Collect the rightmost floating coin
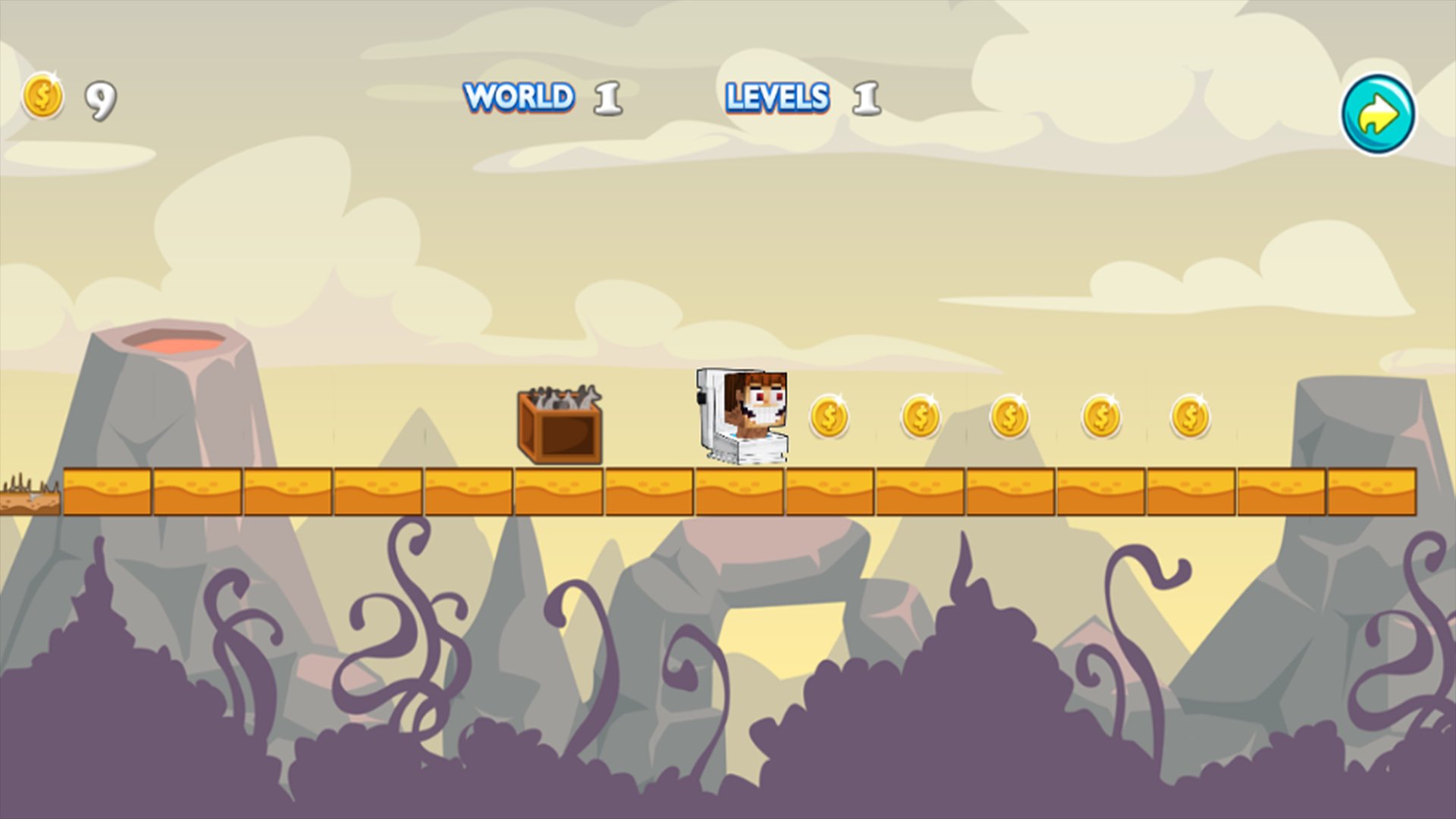Image resolution: width=1456 pixels, height=819 pixels. 1188,416
